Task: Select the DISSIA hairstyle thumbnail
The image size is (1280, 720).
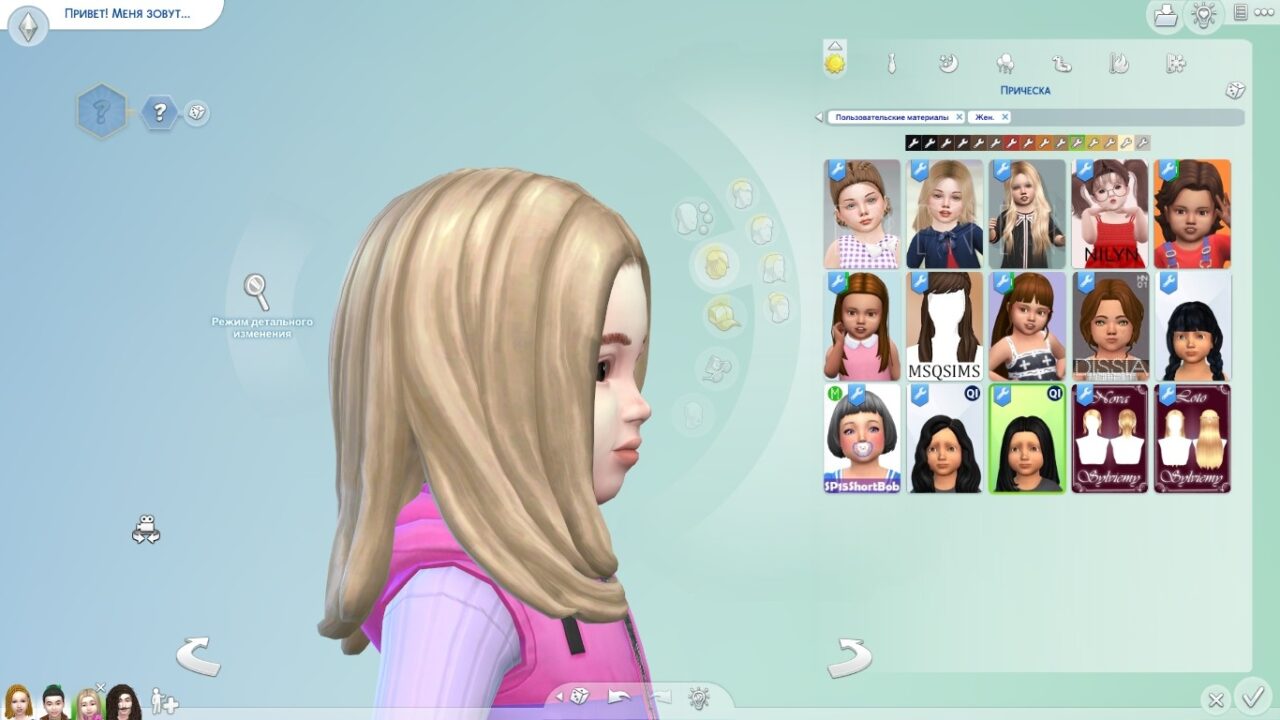Action: pos(1110,326)
